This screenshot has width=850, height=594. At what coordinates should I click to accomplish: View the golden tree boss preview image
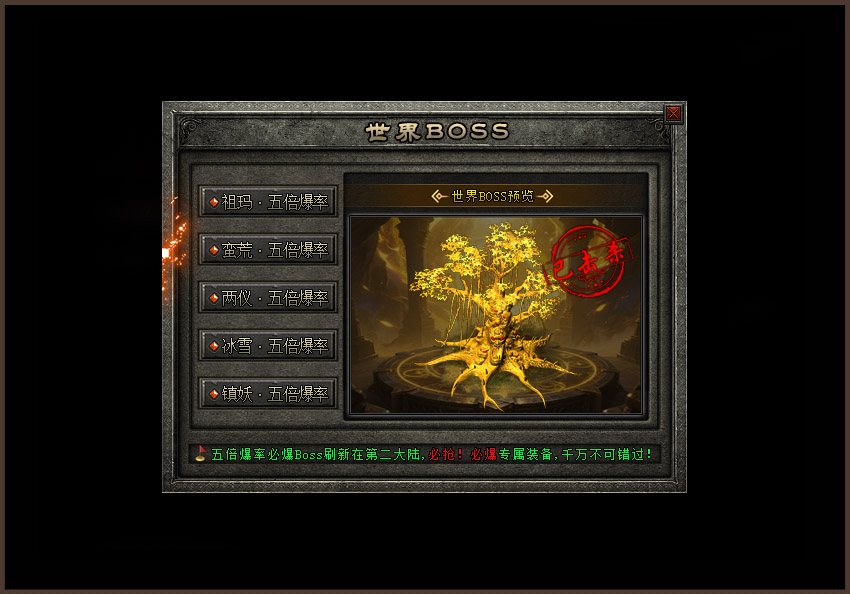[x=495, y=315]
